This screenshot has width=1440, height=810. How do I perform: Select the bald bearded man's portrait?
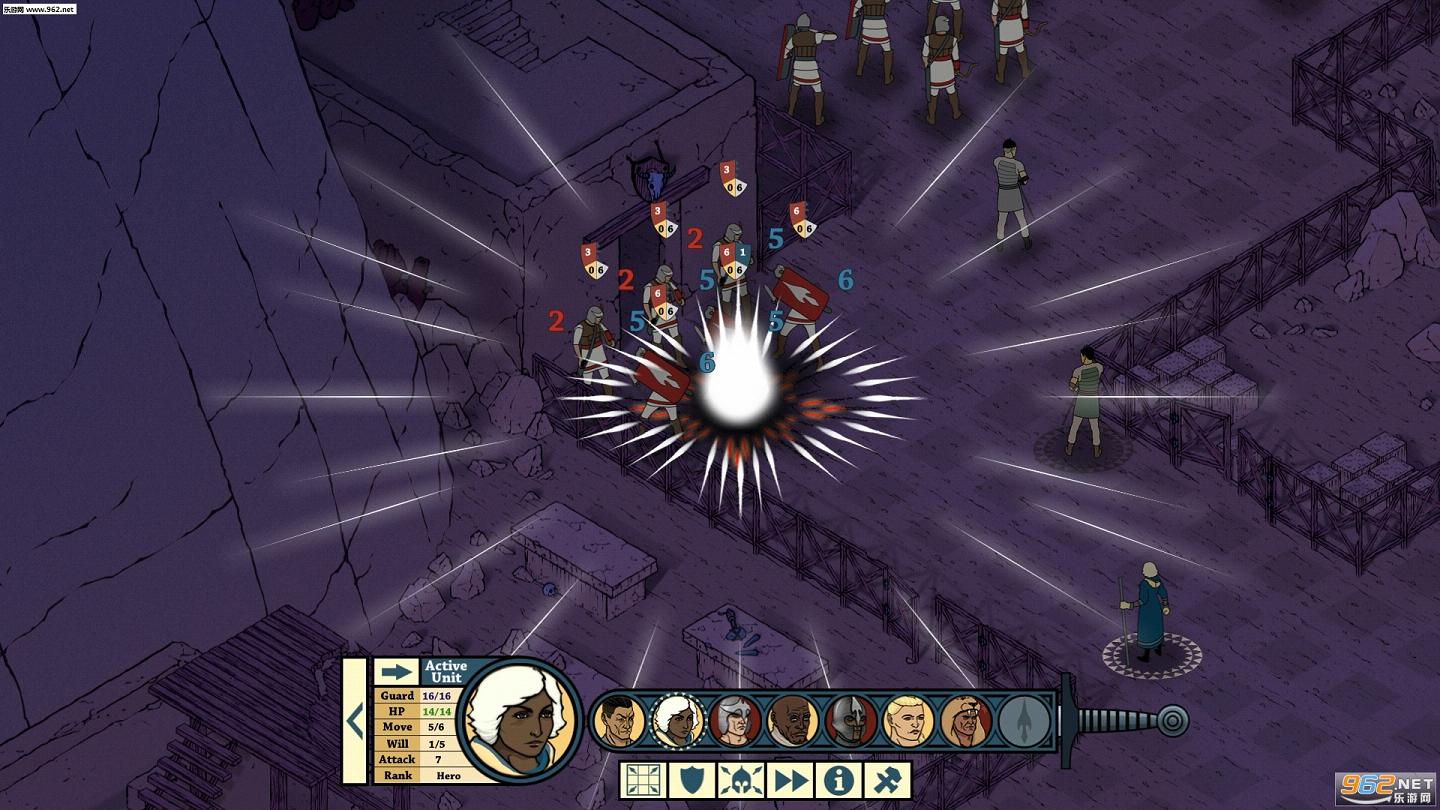(x=793, y=721)
